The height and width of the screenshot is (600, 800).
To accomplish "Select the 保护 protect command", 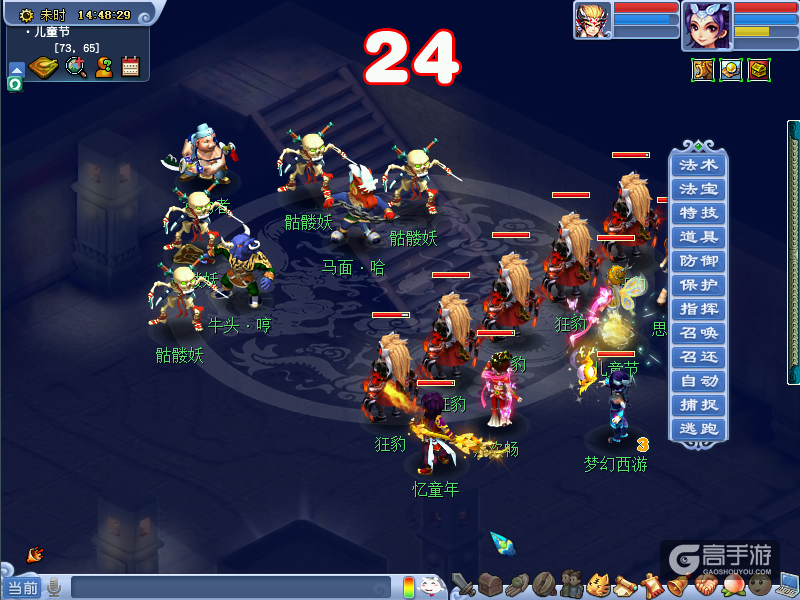I will [698, 285].
